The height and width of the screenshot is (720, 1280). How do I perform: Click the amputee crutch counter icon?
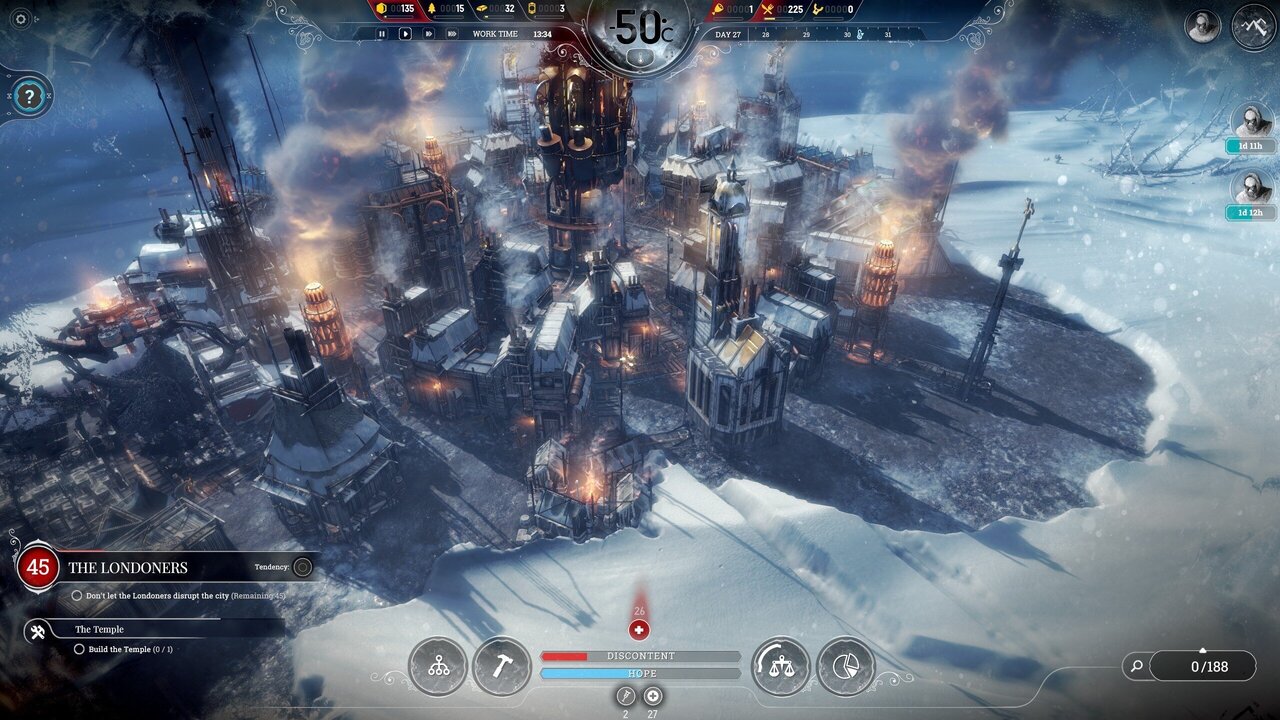[626, 696]
